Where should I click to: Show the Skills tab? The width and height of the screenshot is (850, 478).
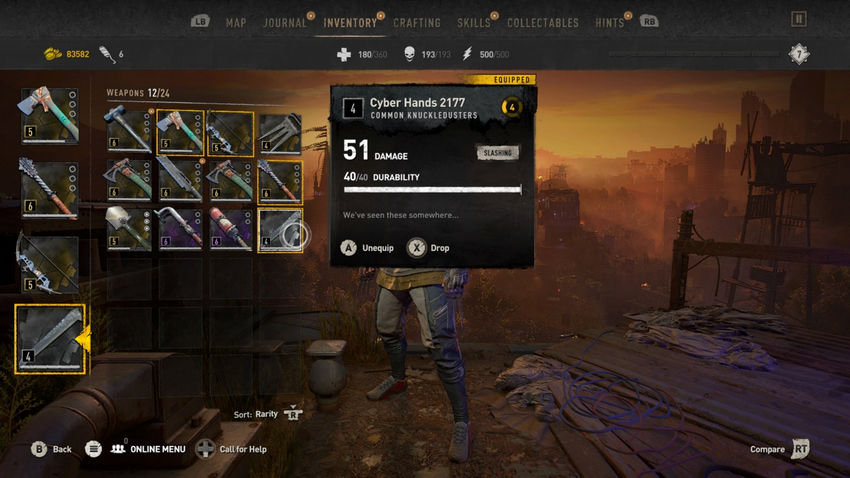474,22
